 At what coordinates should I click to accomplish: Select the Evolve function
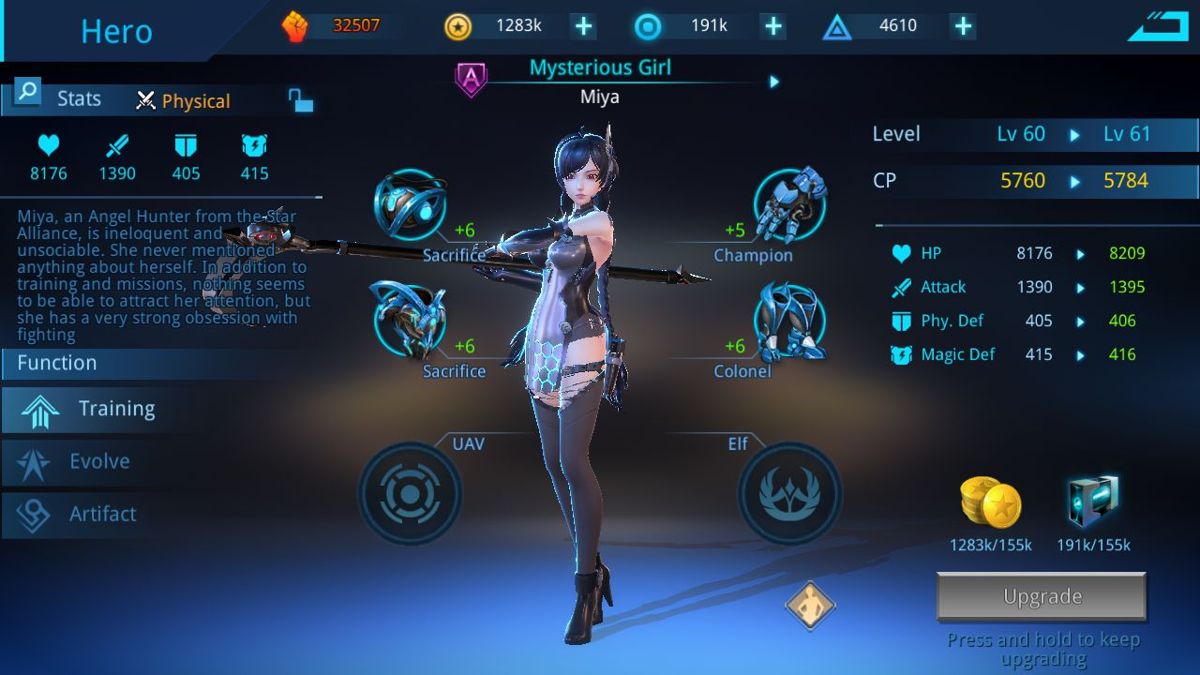coord(98,462)
